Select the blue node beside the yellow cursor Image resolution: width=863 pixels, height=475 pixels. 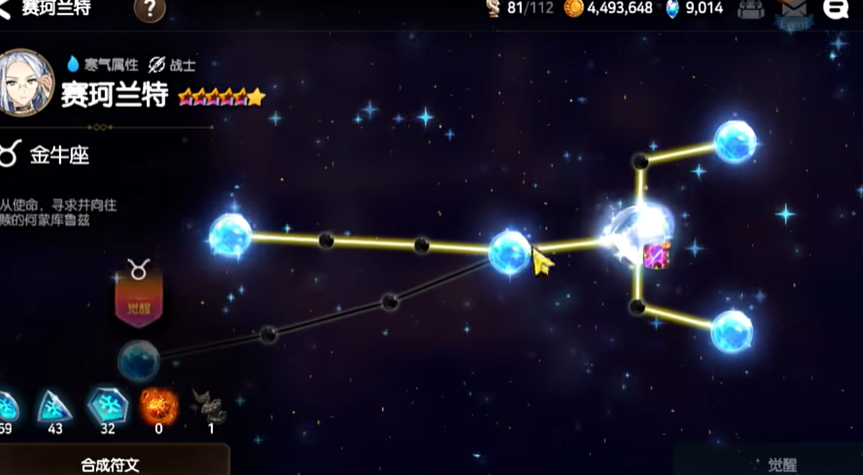point(510,252)
